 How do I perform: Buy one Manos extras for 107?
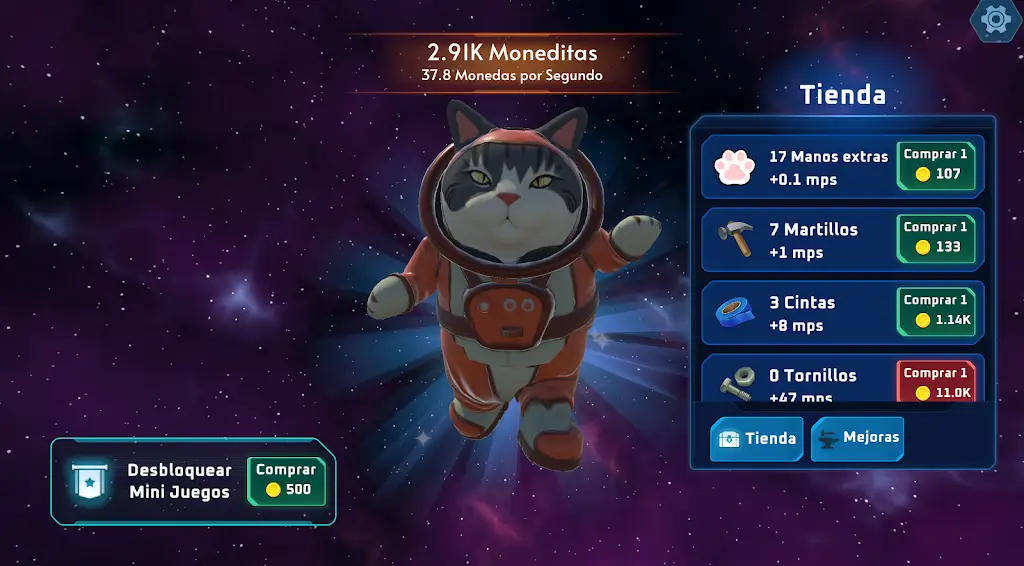(936, 165)
